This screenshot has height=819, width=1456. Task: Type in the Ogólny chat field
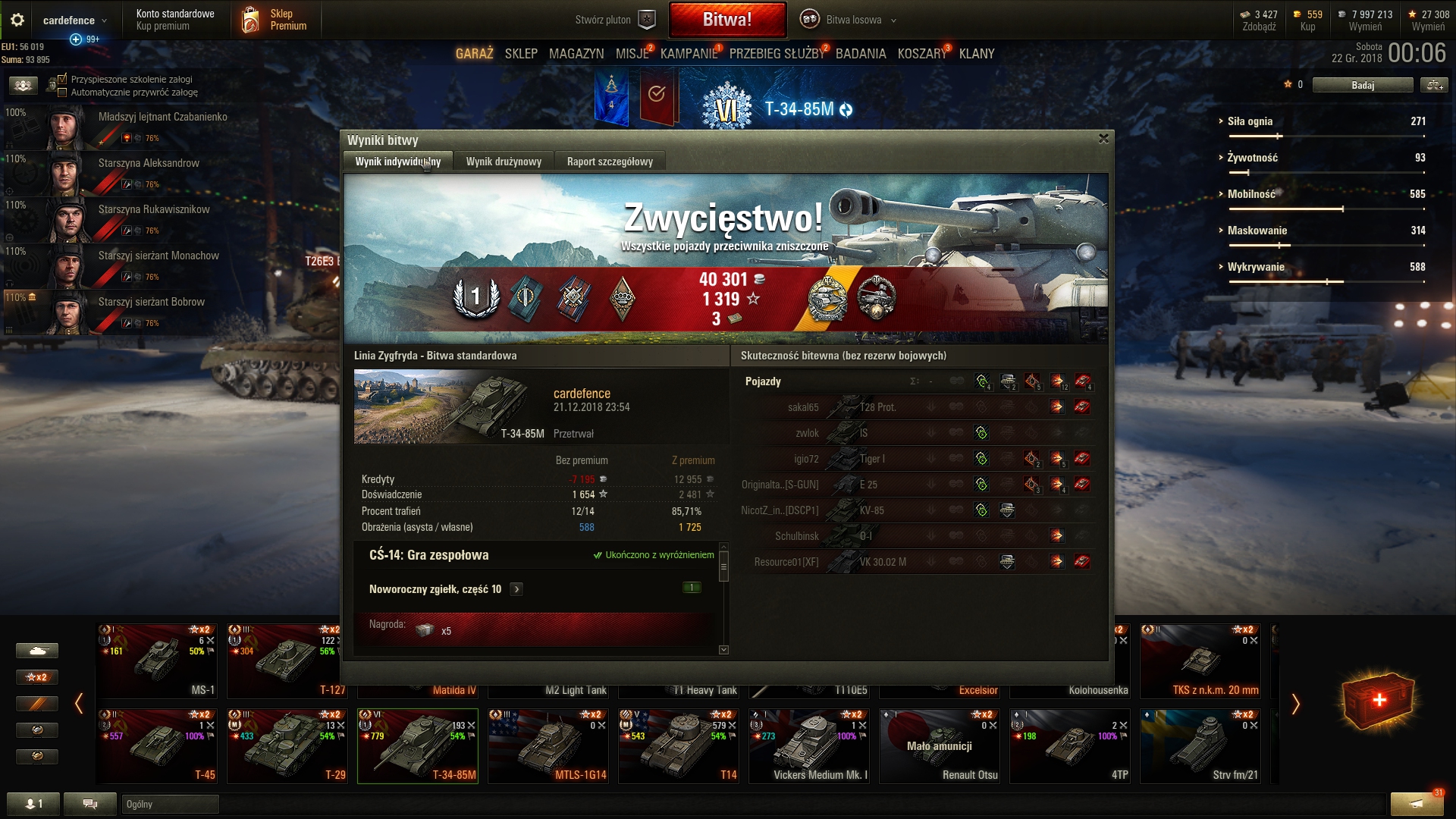[170, 804]
